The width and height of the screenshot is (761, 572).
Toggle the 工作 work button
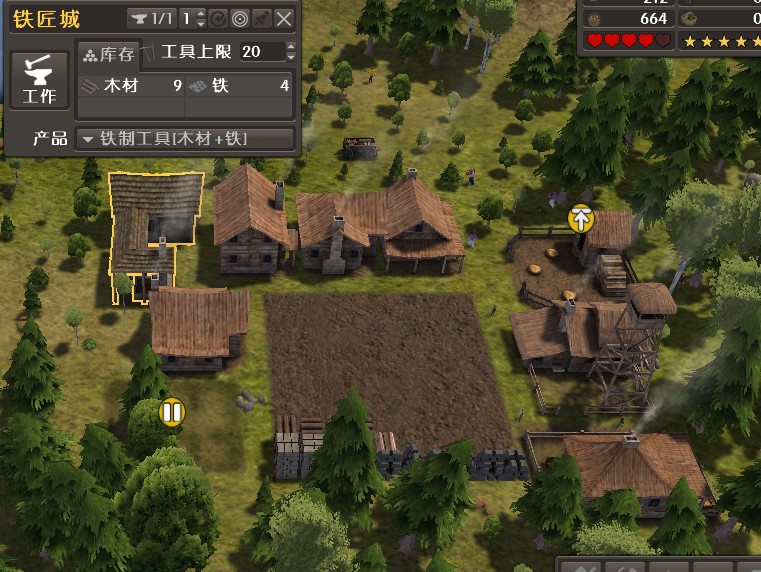[39, 82]
